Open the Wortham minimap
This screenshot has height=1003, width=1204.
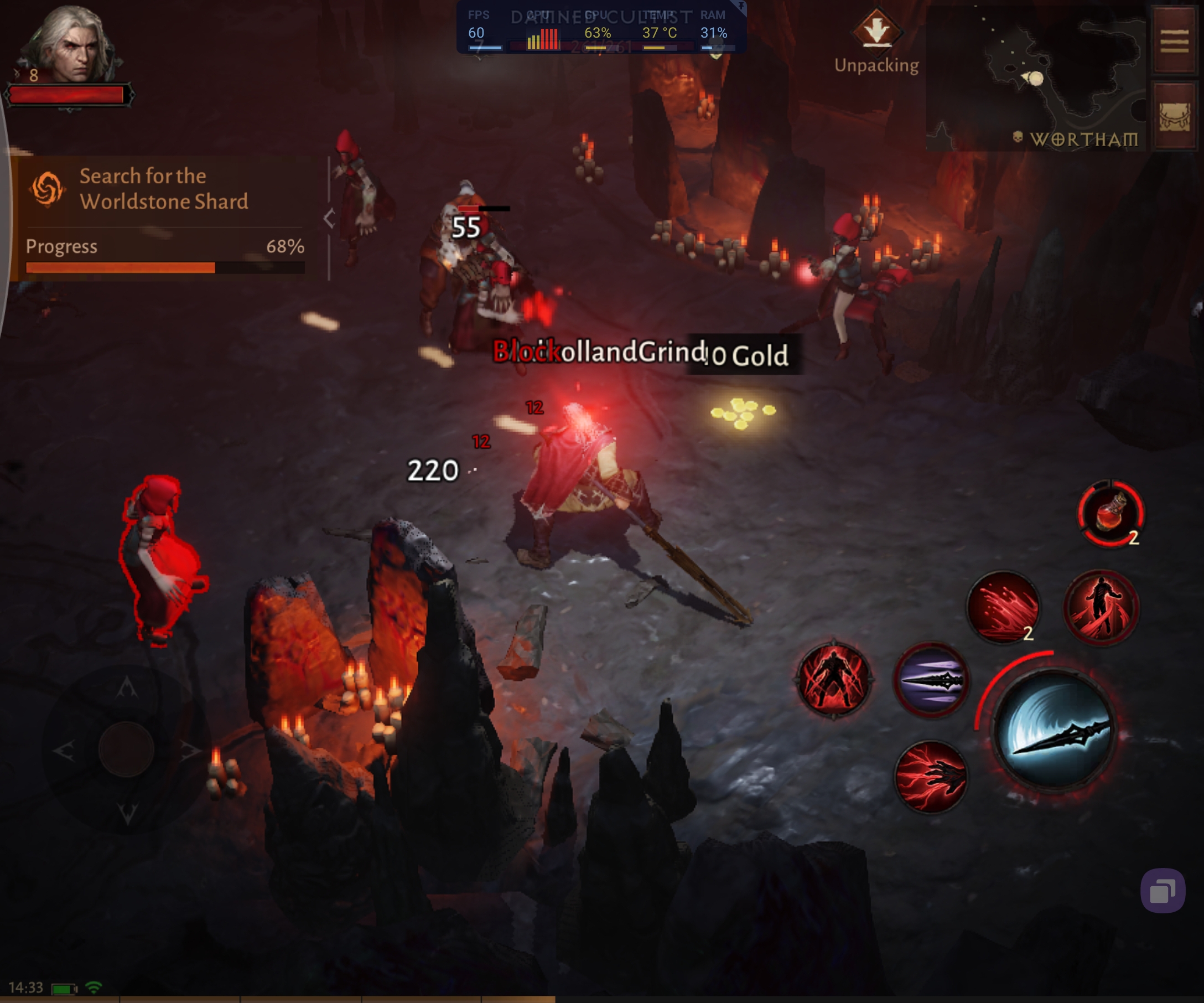[x=1035, y=79]
